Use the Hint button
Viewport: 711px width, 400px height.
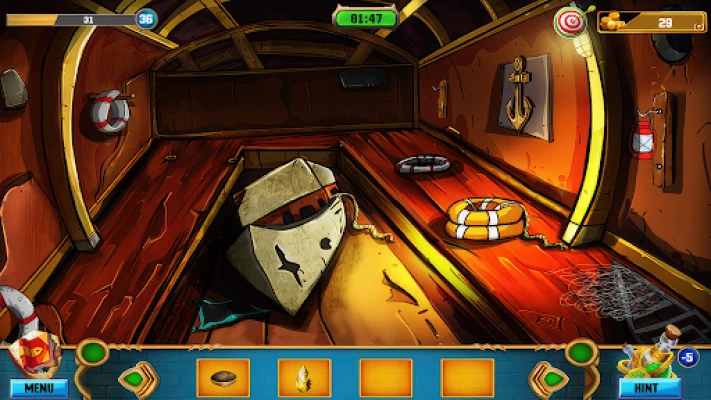coord(649,387)
